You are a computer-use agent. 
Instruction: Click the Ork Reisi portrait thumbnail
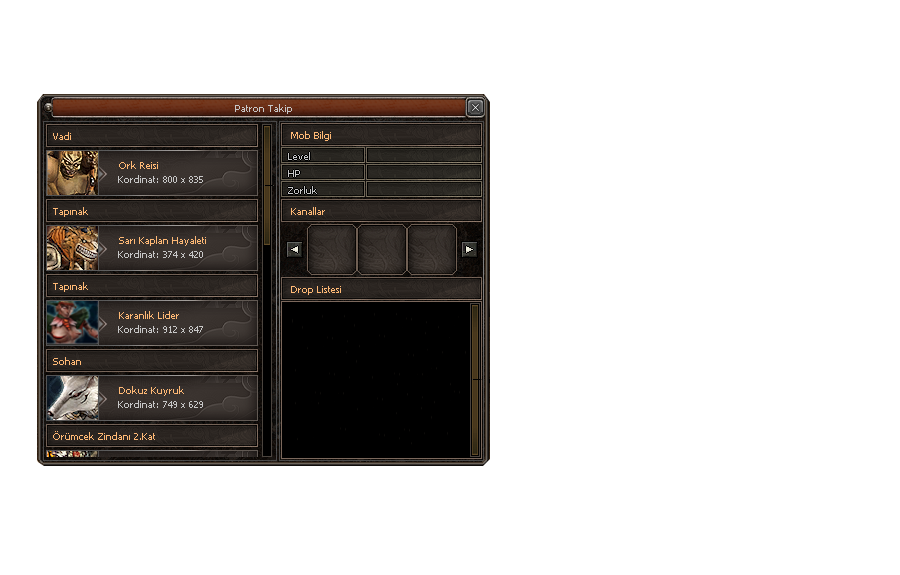point(72,173)
